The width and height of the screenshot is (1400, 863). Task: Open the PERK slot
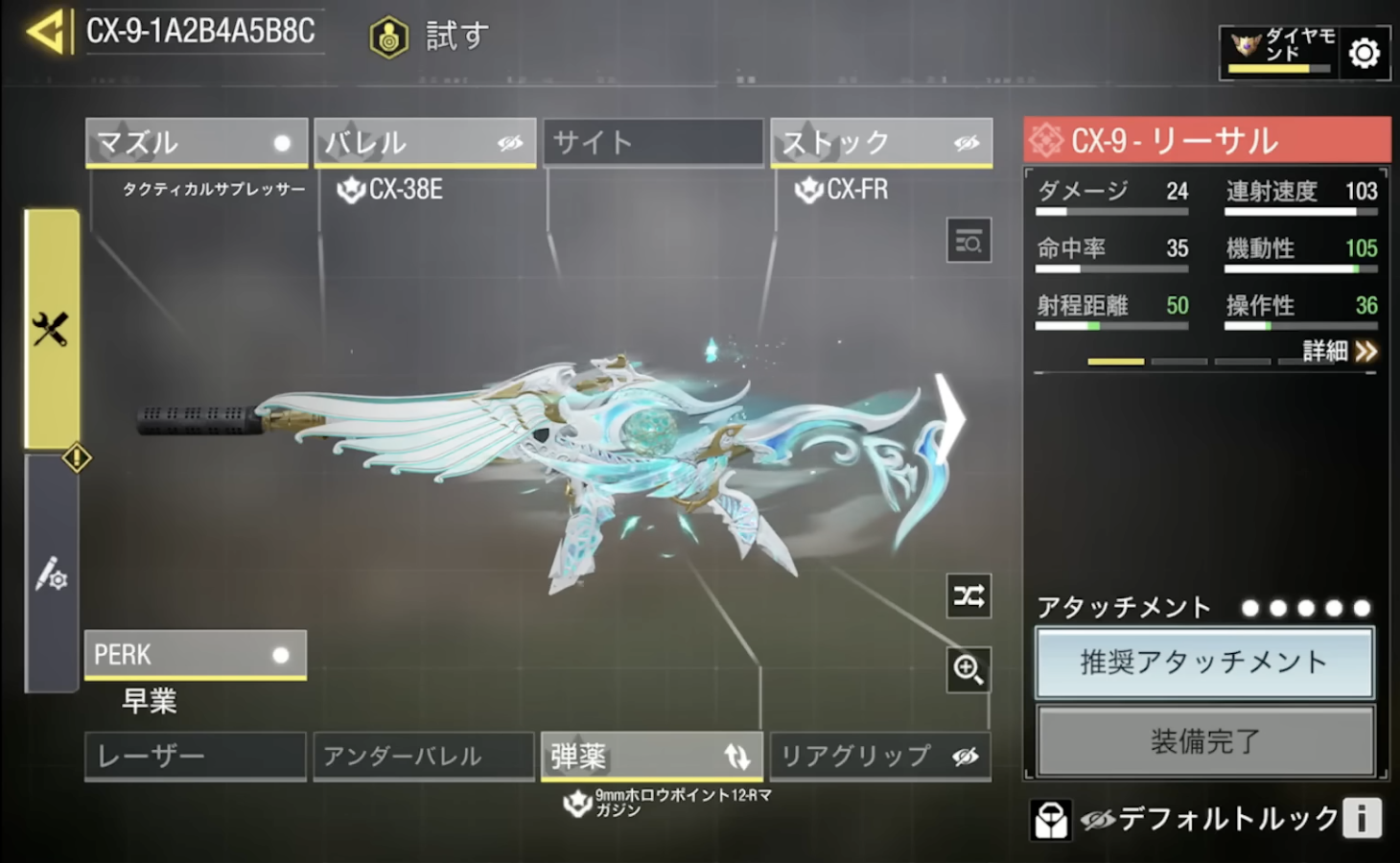pos(196,655)
